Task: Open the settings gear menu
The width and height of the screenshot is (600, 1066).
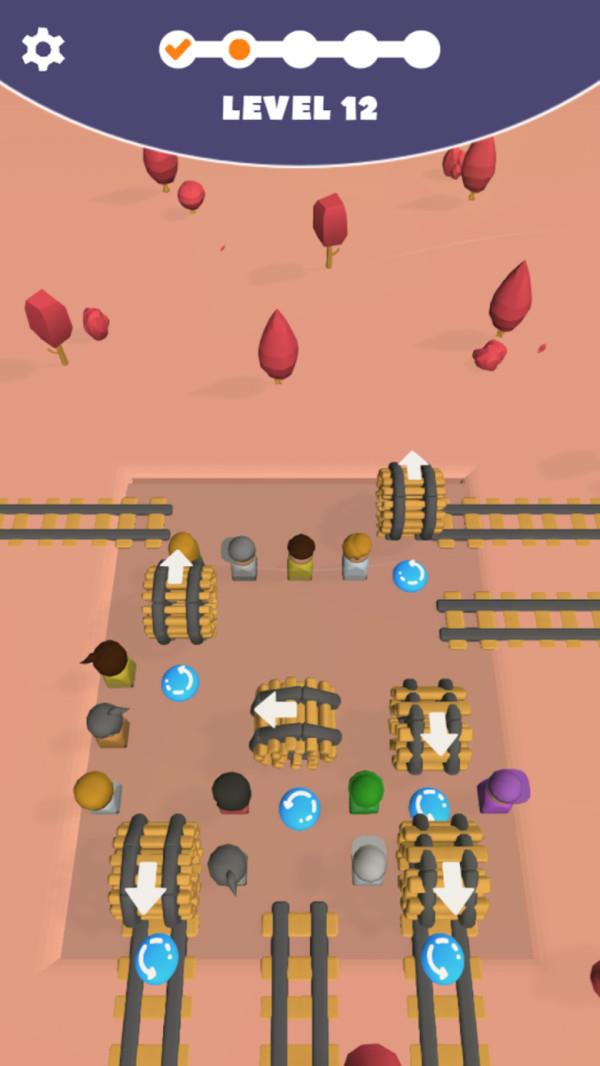Action: (x=43, y=48)
